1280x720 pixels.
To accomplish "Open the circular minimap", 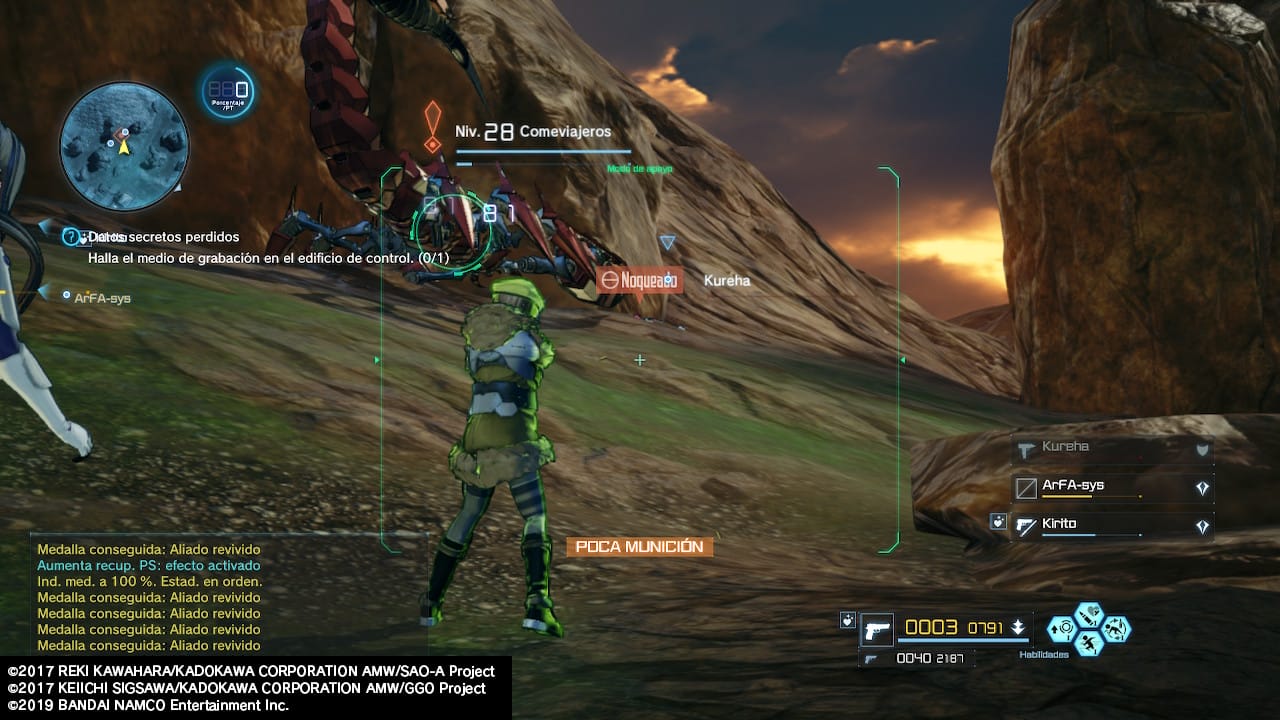I will [124, 147].
